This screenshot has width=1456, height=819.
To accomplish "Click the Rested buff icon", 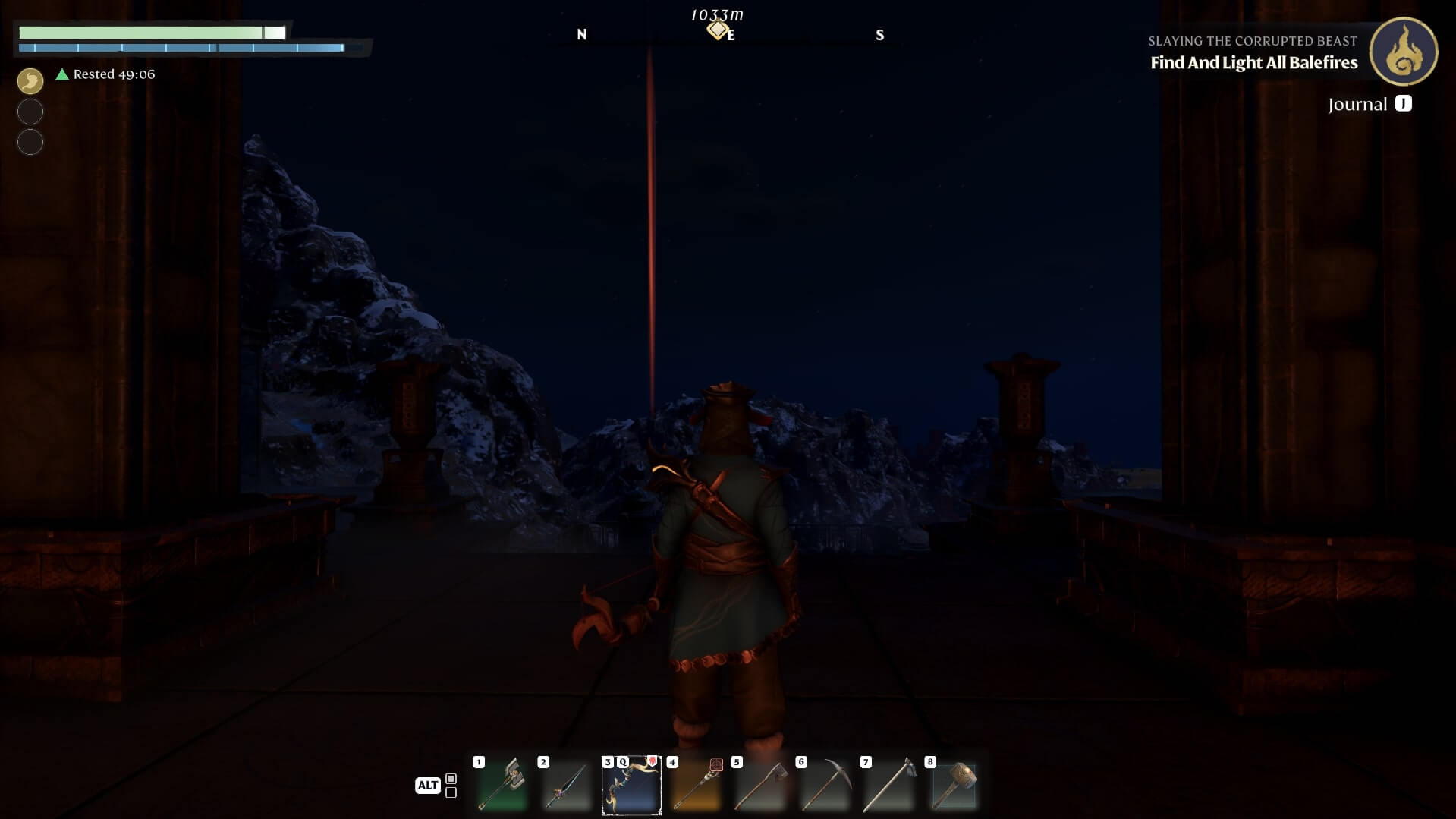I will (x=30, y=80).
